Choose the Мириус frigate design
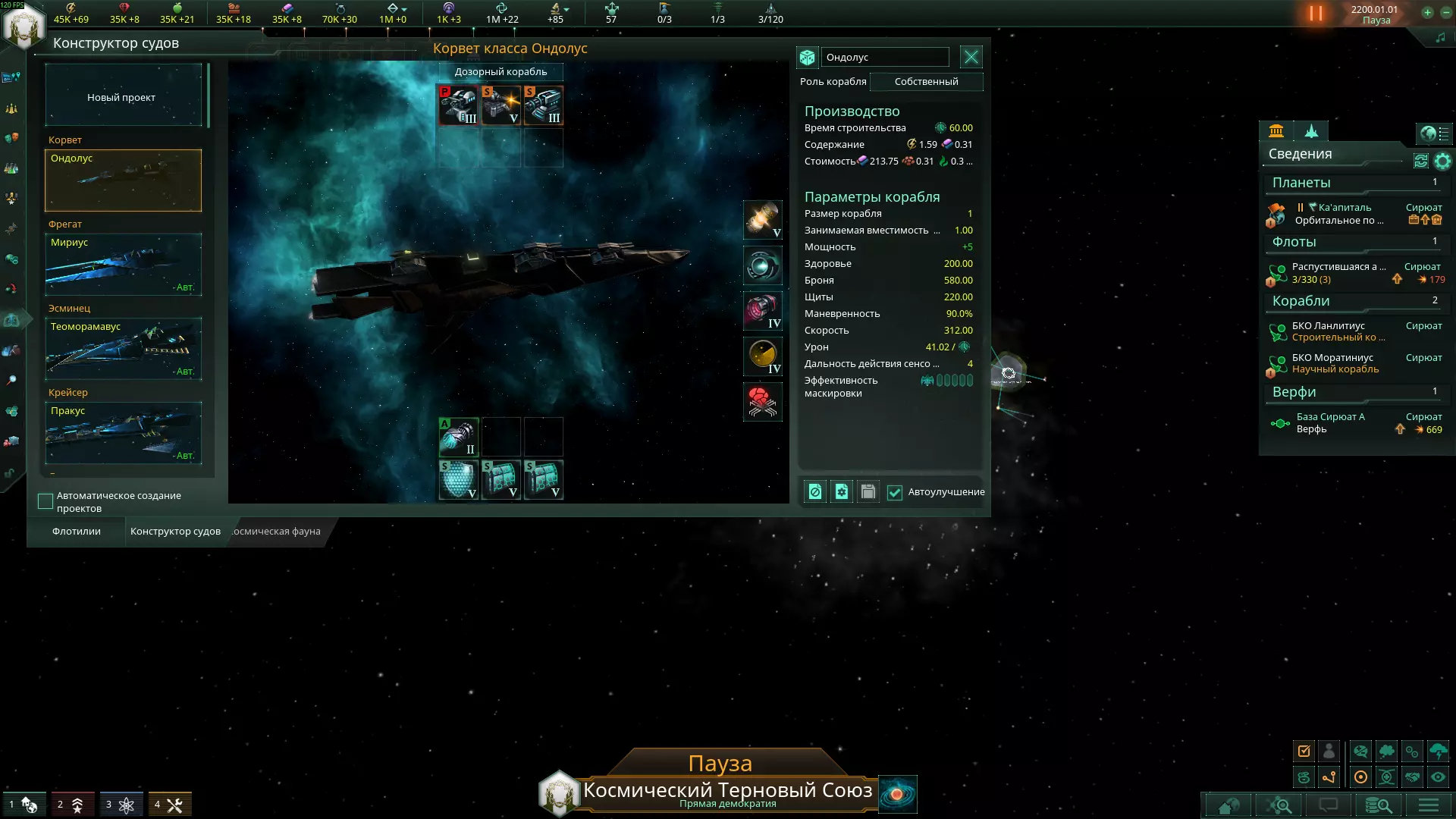 pyautogui.click(x=123, y=264)
